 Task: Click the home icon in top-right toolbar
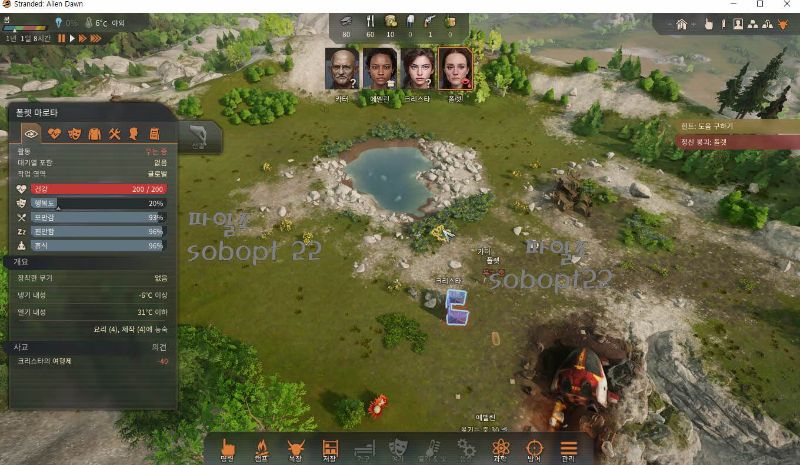point(681,24)
